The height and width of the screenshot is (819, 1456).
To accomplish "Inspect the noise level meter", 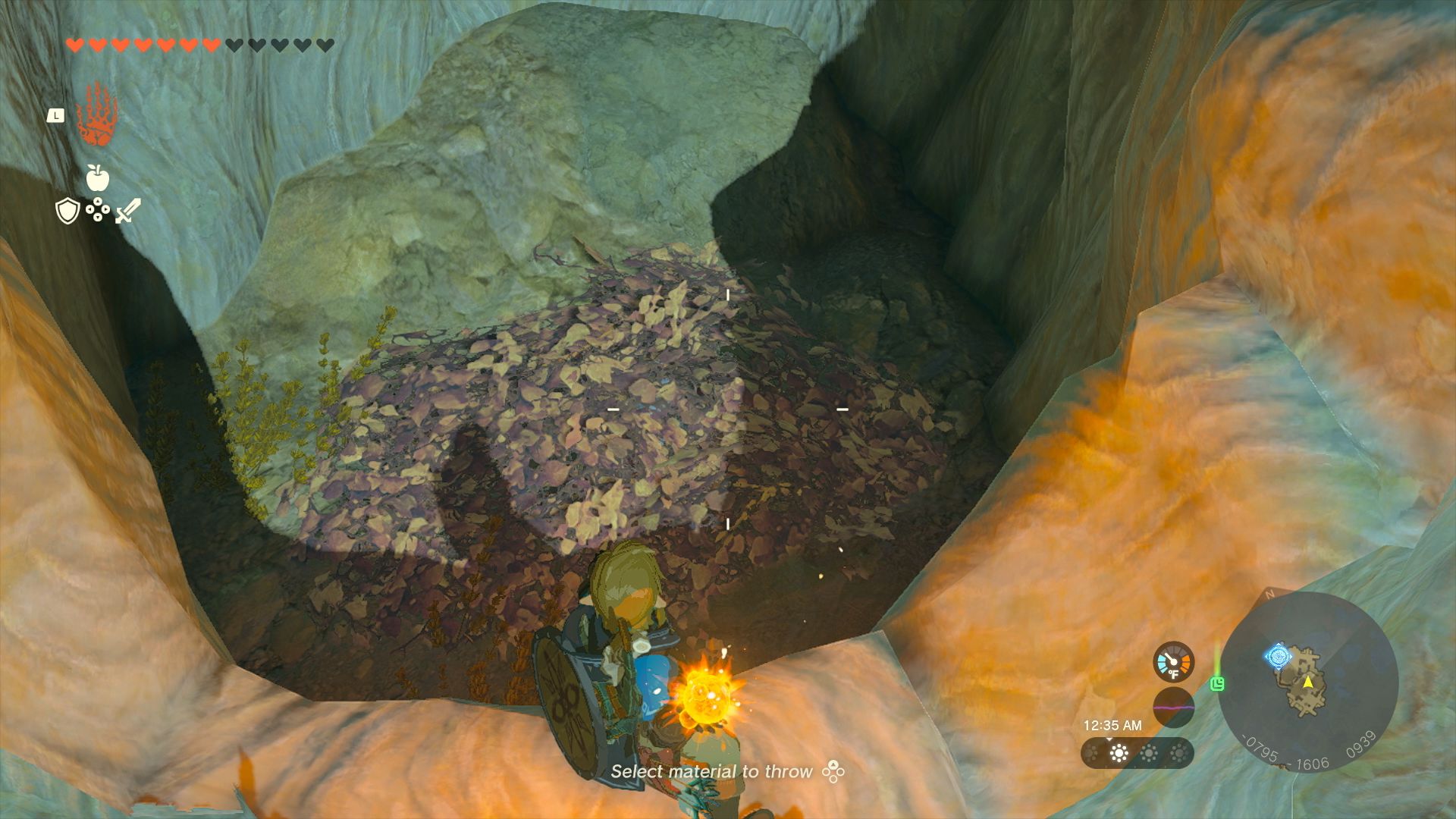I will click(1173, 708).
